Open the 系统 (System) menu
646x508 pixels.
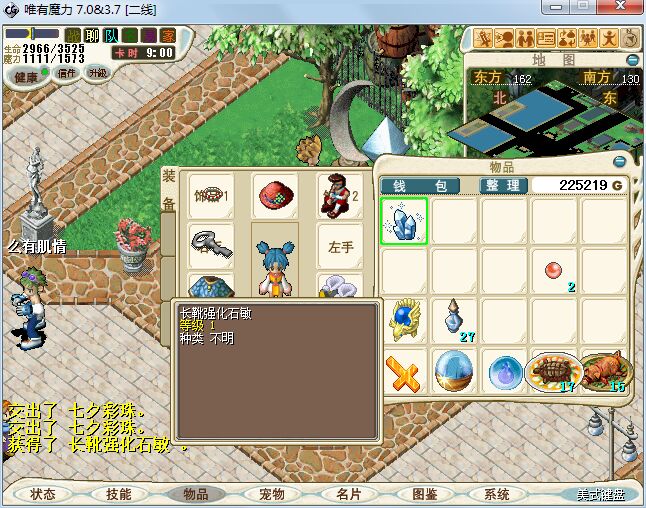(497, 494)
